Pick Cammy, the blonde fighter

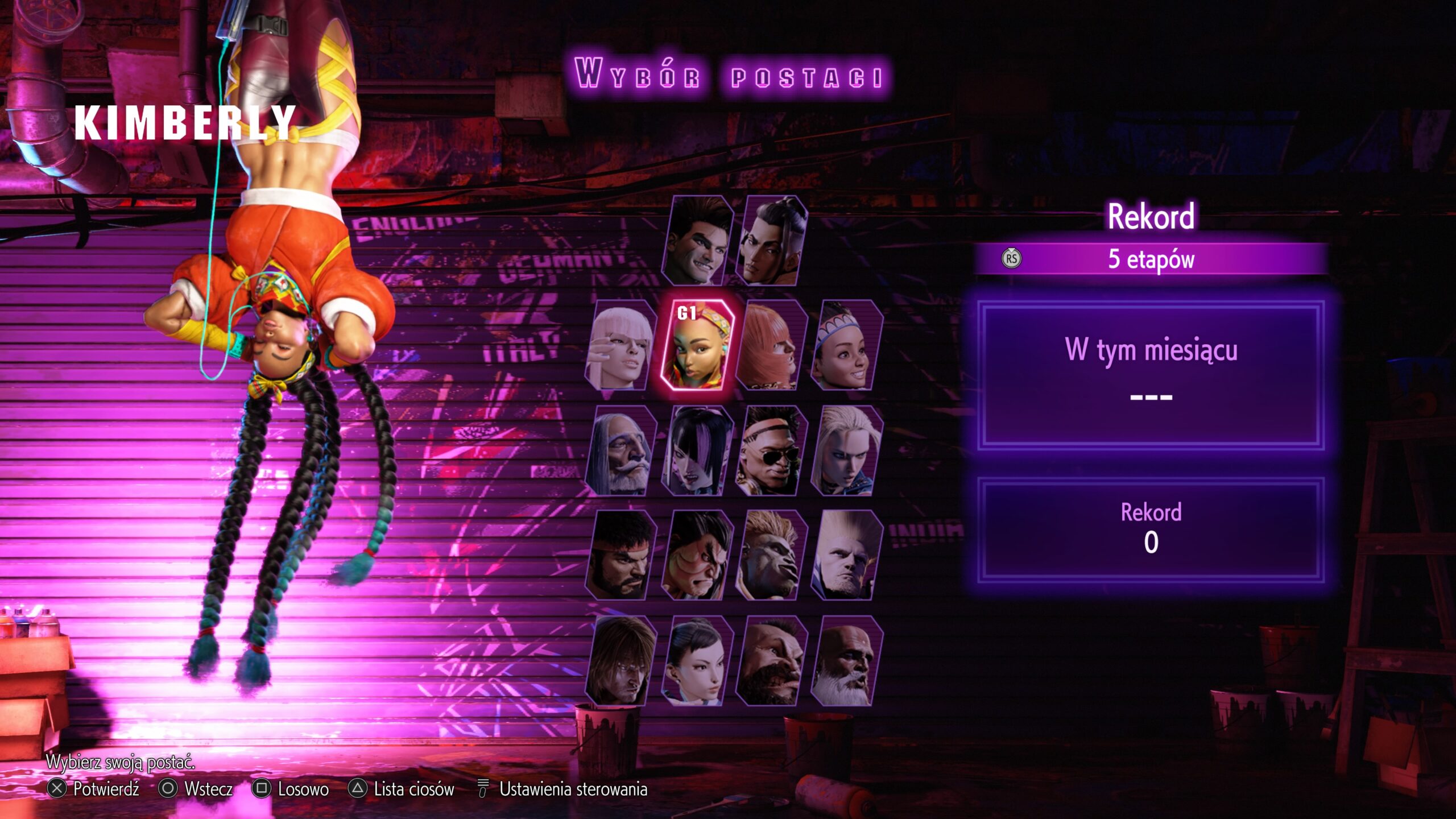click(x=846, y=450)
